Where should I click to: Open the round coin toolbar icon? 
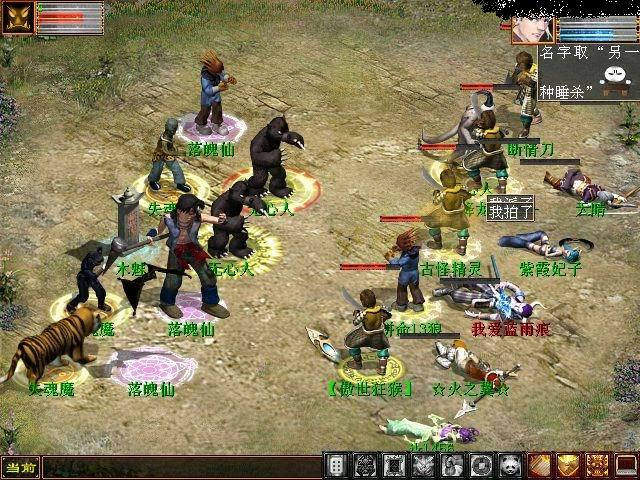481,465
